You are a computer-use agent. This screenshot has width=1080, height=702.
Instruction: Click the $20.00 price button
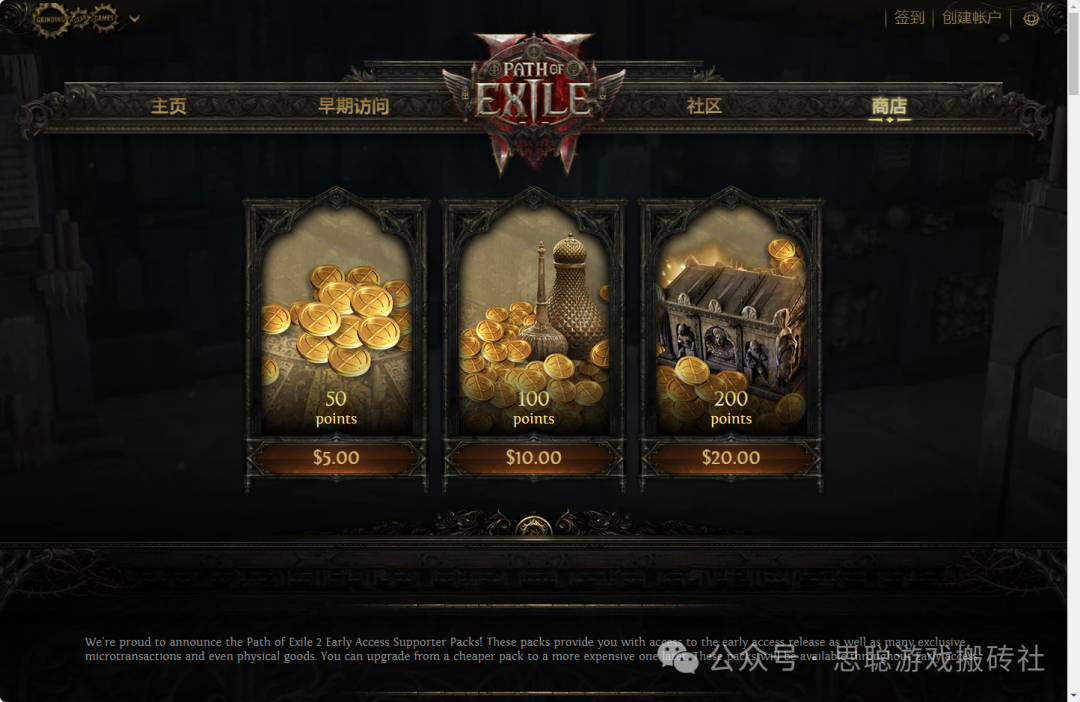[731, 458]
